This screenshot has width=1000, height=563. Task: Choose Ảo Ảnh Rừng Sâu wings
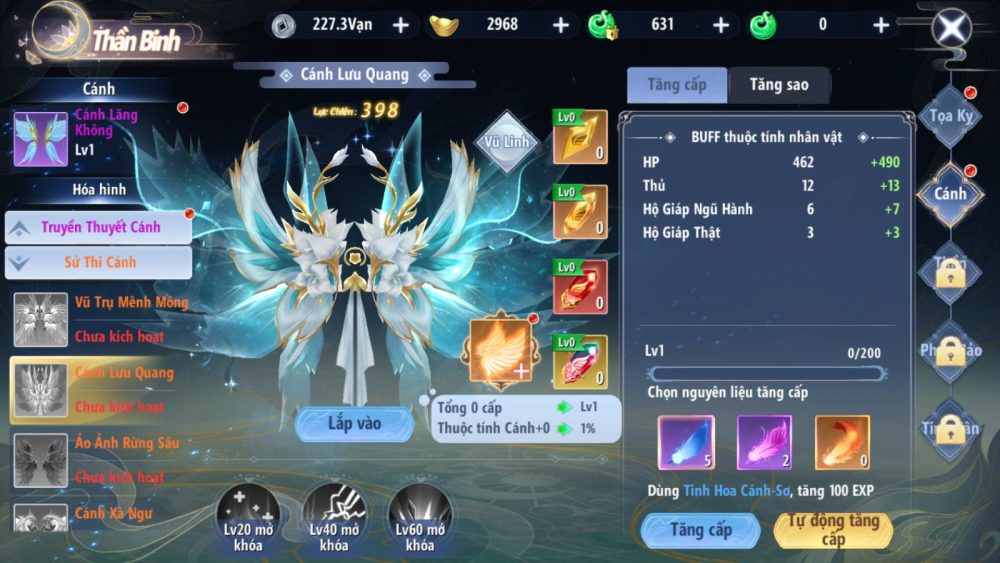point(100,460)
